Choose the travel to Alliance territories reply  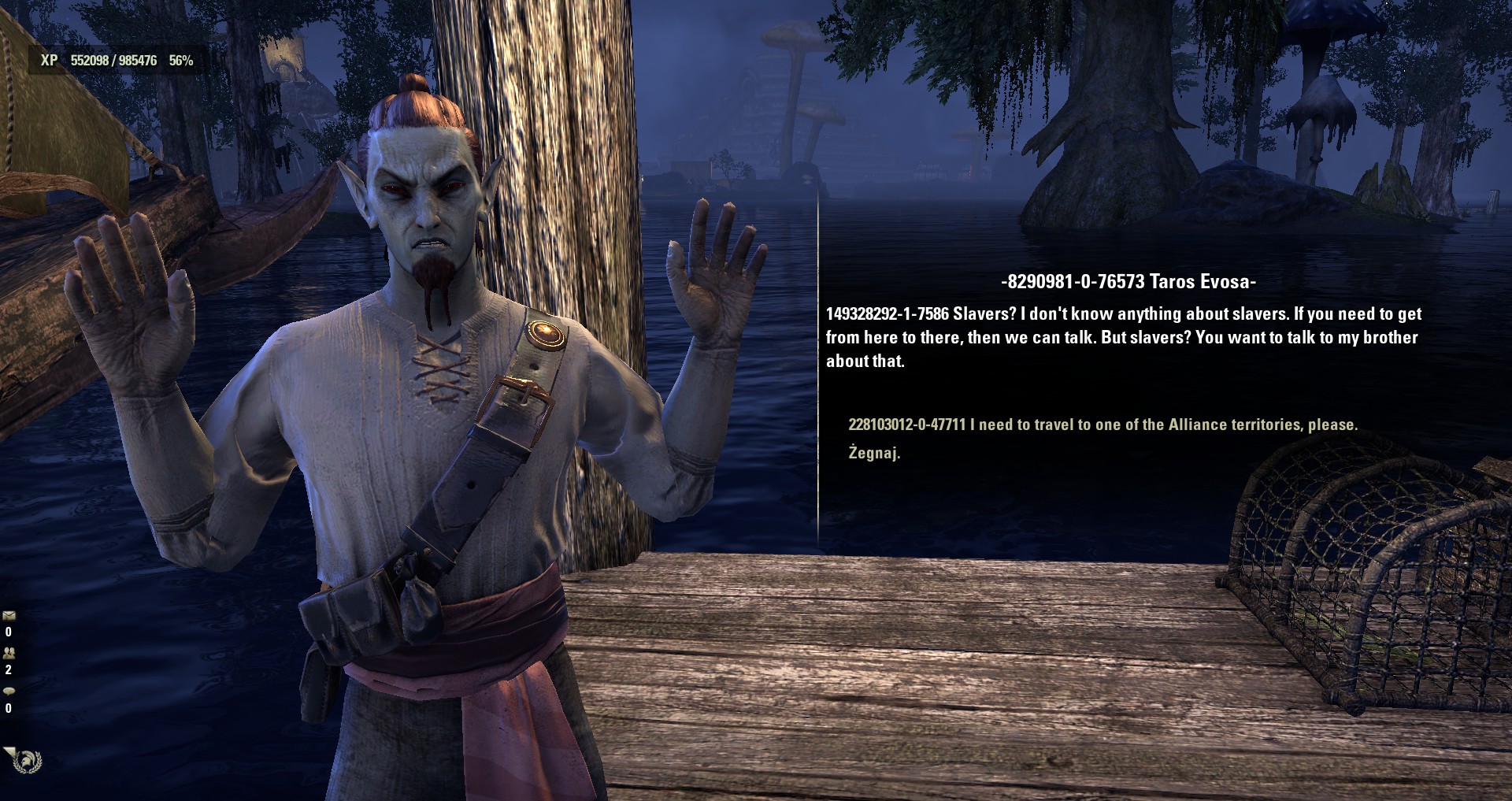[1102, 425]
